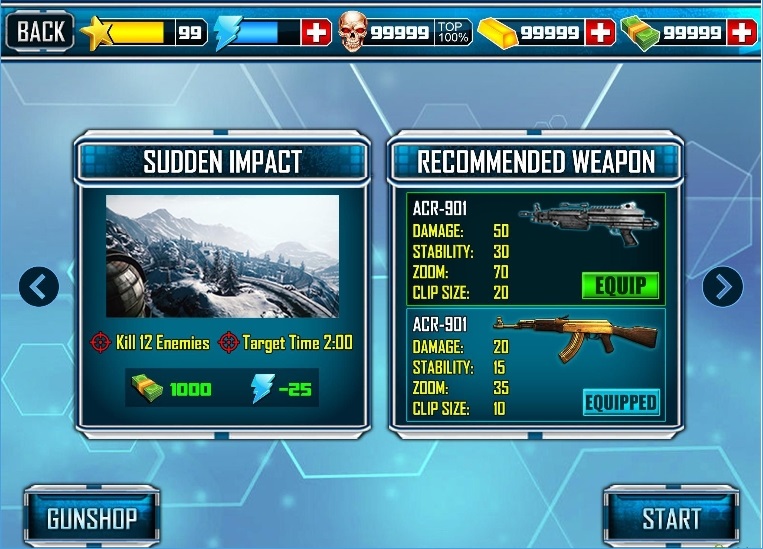
Task: Go back with the BACK button
Action: point(39,31)
